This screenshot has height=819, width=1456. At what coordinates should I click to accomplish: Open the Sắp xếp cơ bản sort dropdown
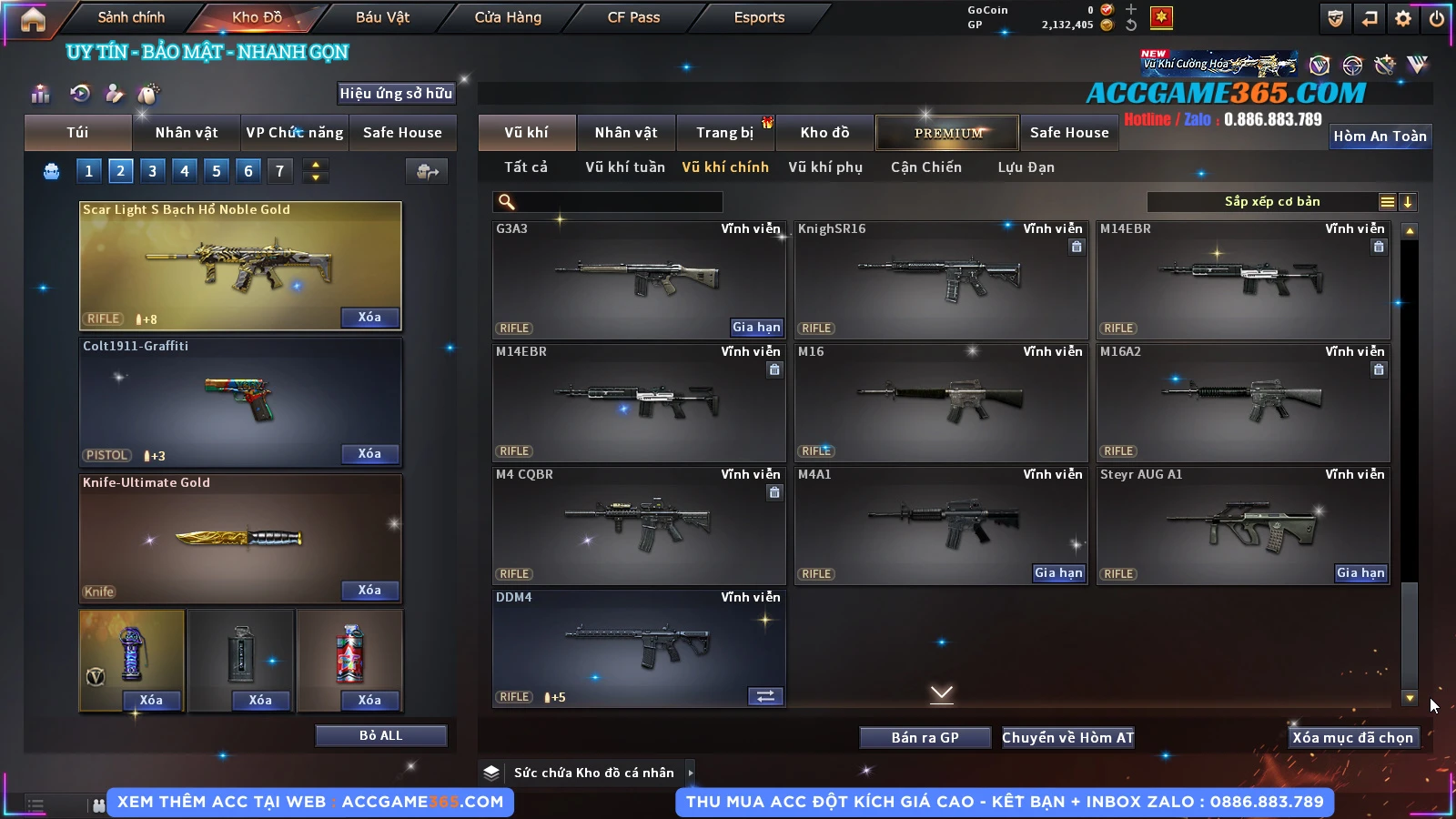pyautogui.click(x=1271, y=202)
